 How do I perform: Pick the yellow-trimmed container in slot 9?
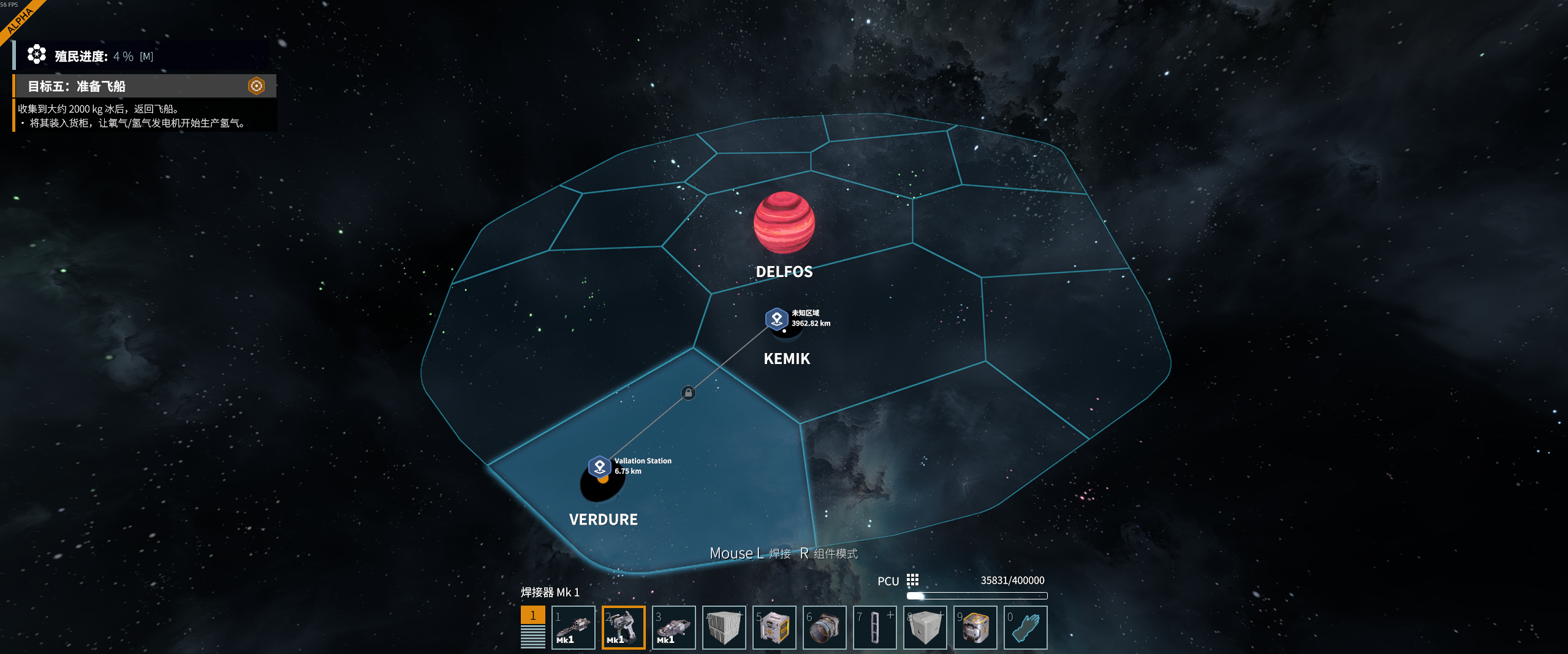pyautogui.click(x=975, y=627)
